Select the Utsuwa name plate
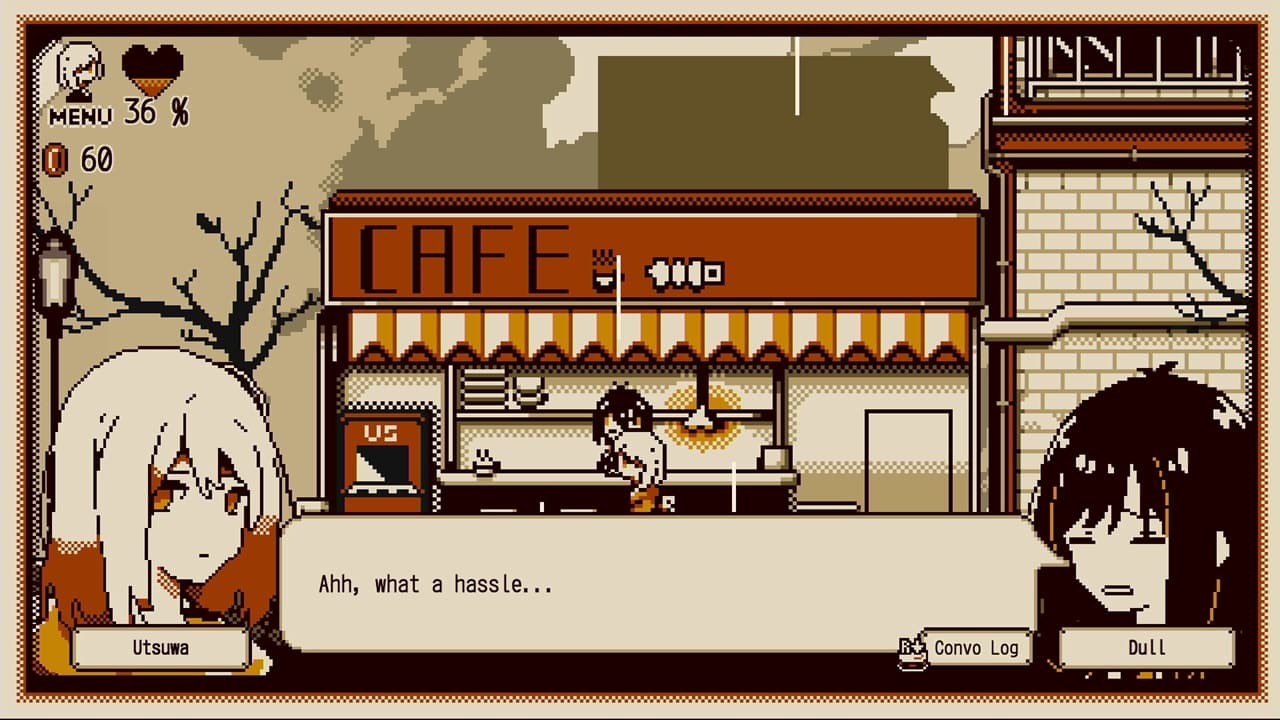The image size is (1280, 720). pyautogui.click(x=163, y=648)
